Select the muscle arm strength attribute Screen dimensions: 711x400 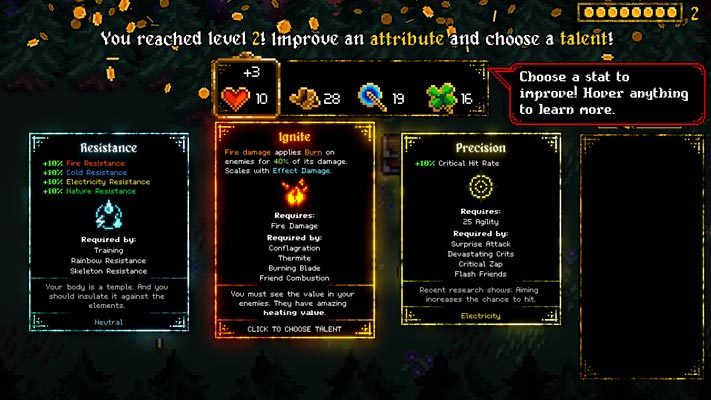(313, 98)
